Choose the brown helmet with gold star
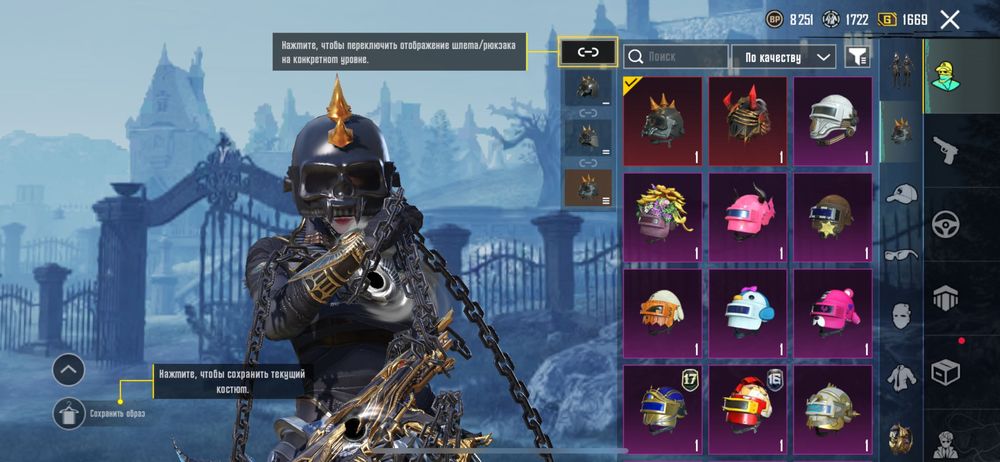 click(833, 216)
